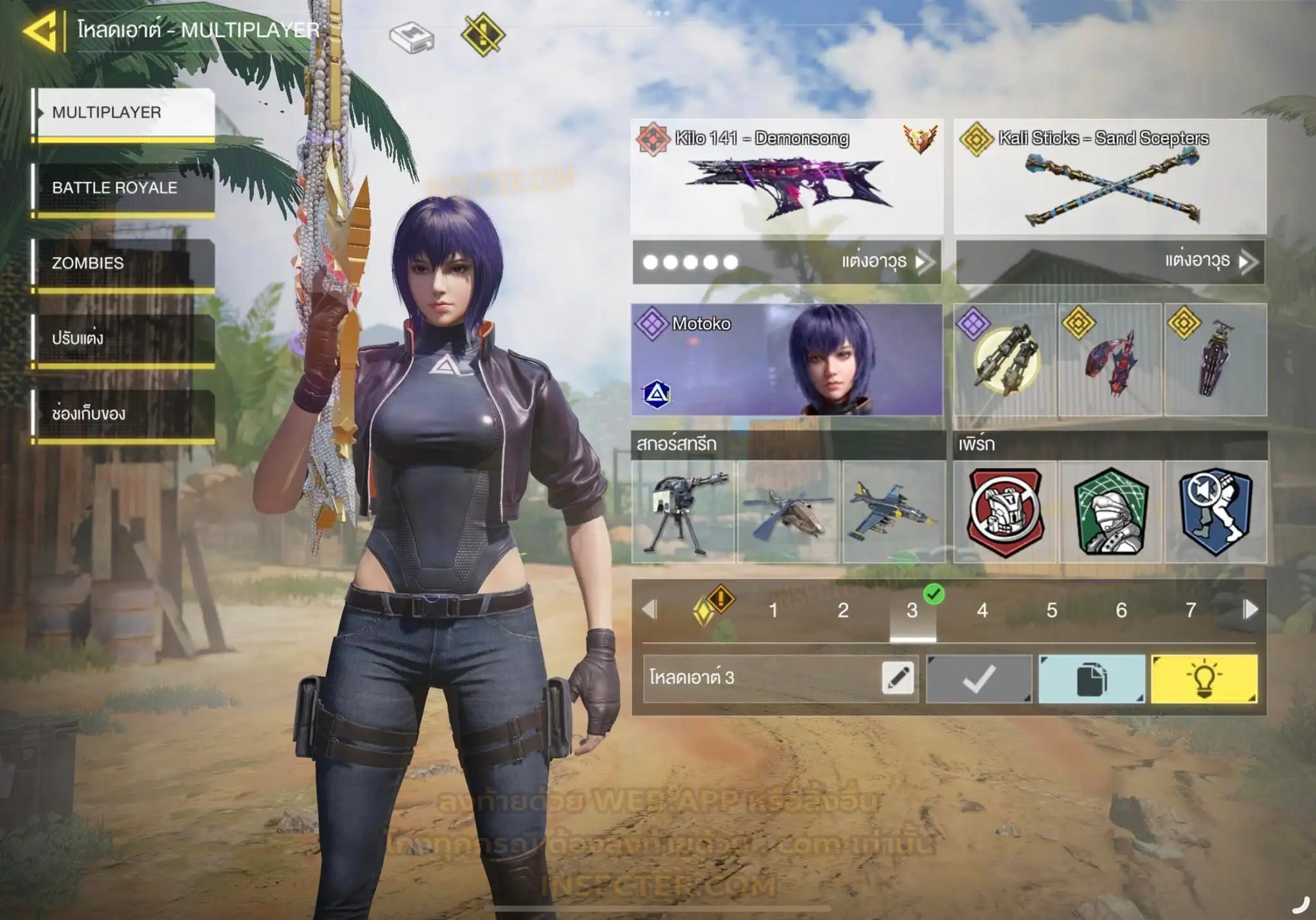Select the jet airstrike scorestreak slot
The image size is (1316, 920).
coord(894,512)
